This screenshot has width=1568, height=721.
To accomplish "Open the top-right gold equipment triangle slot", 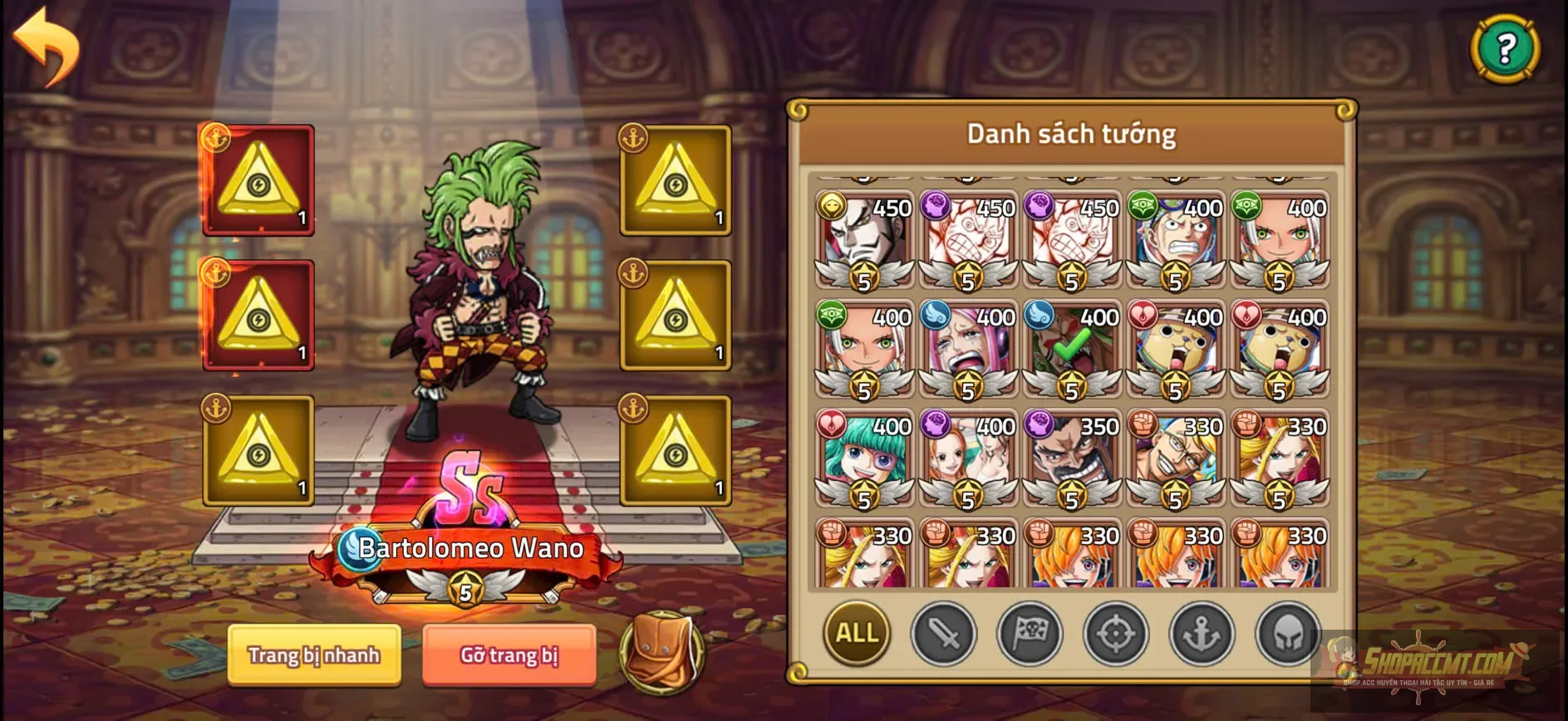I will point(675,179).
